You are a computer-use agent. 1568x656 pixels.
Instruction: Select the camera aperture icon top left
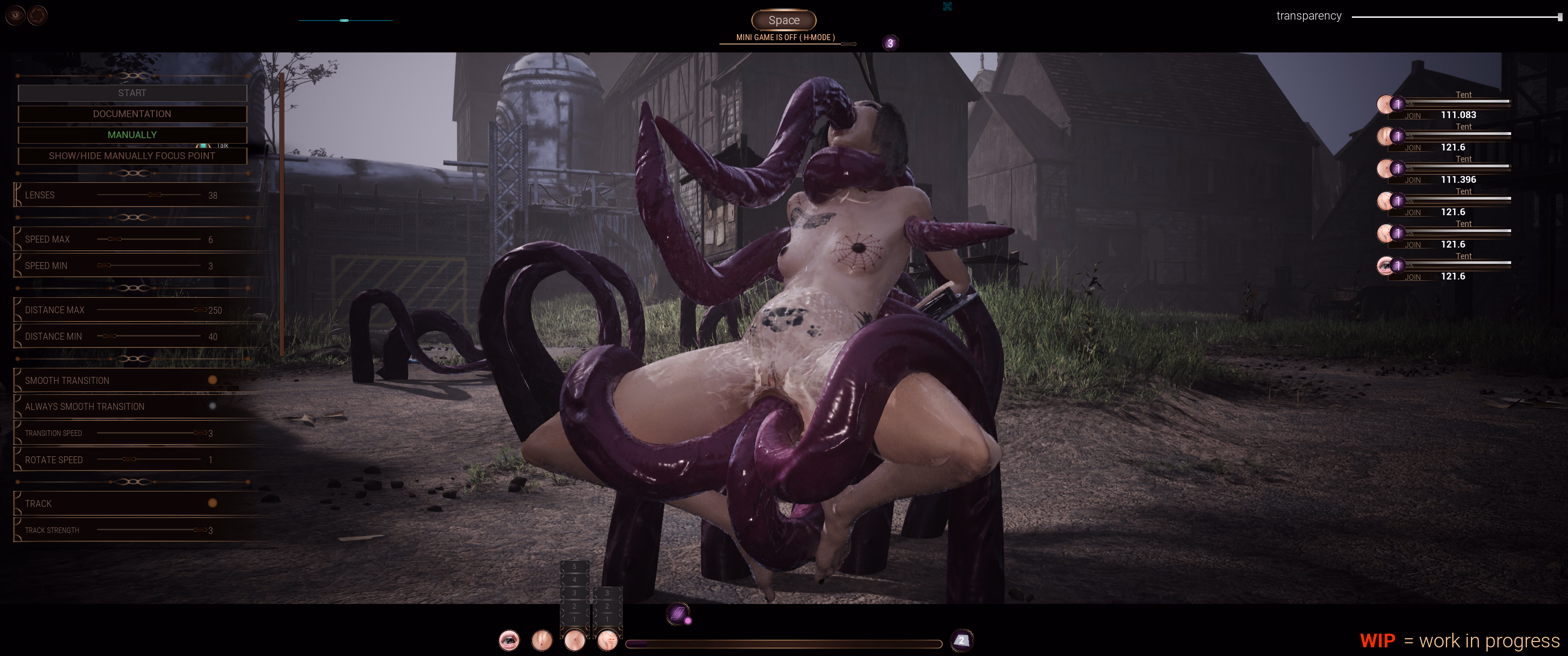coord(37,15)
